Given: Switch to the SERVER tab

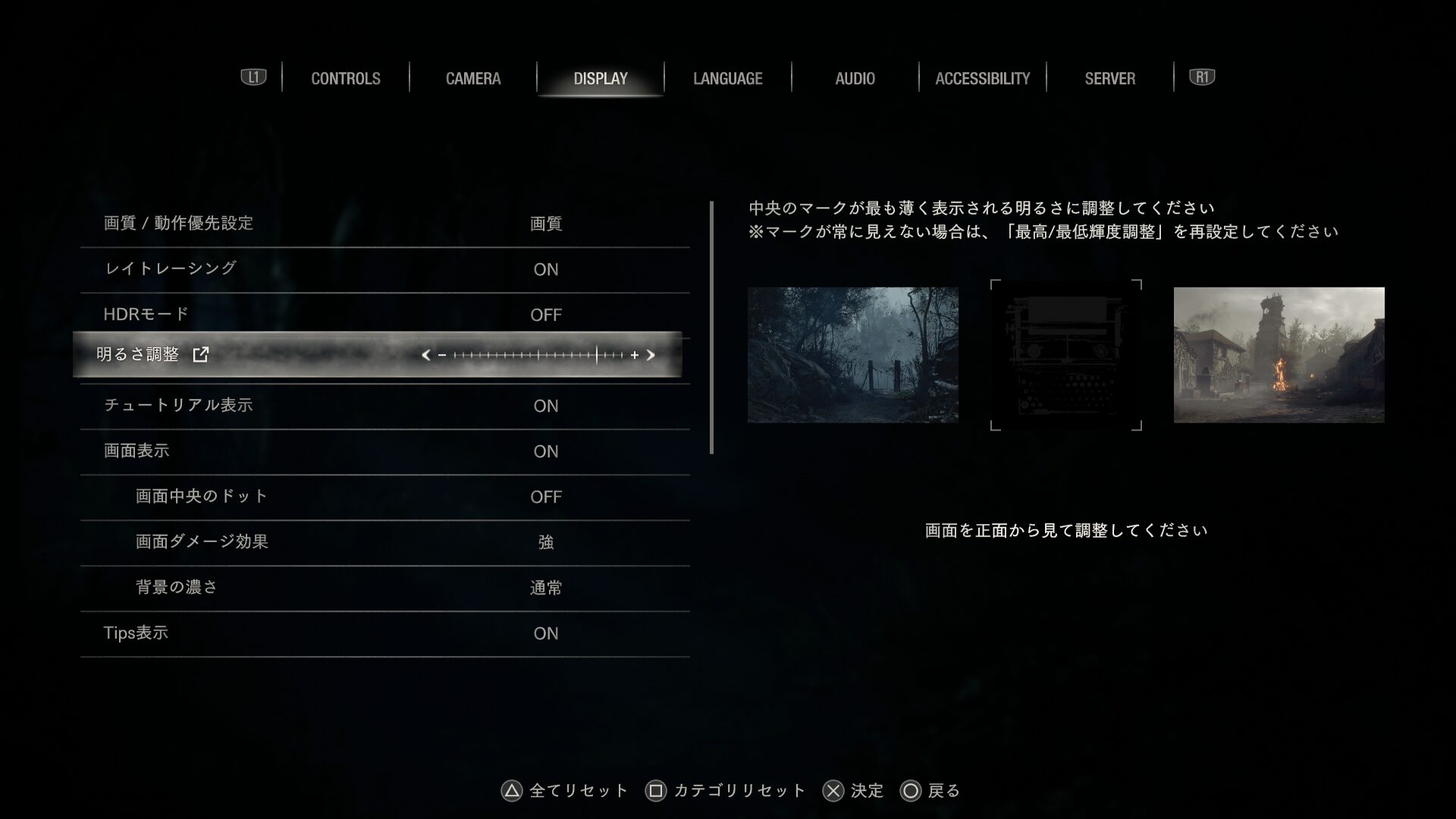Looking at the screenshot, I should (1109, 78).
